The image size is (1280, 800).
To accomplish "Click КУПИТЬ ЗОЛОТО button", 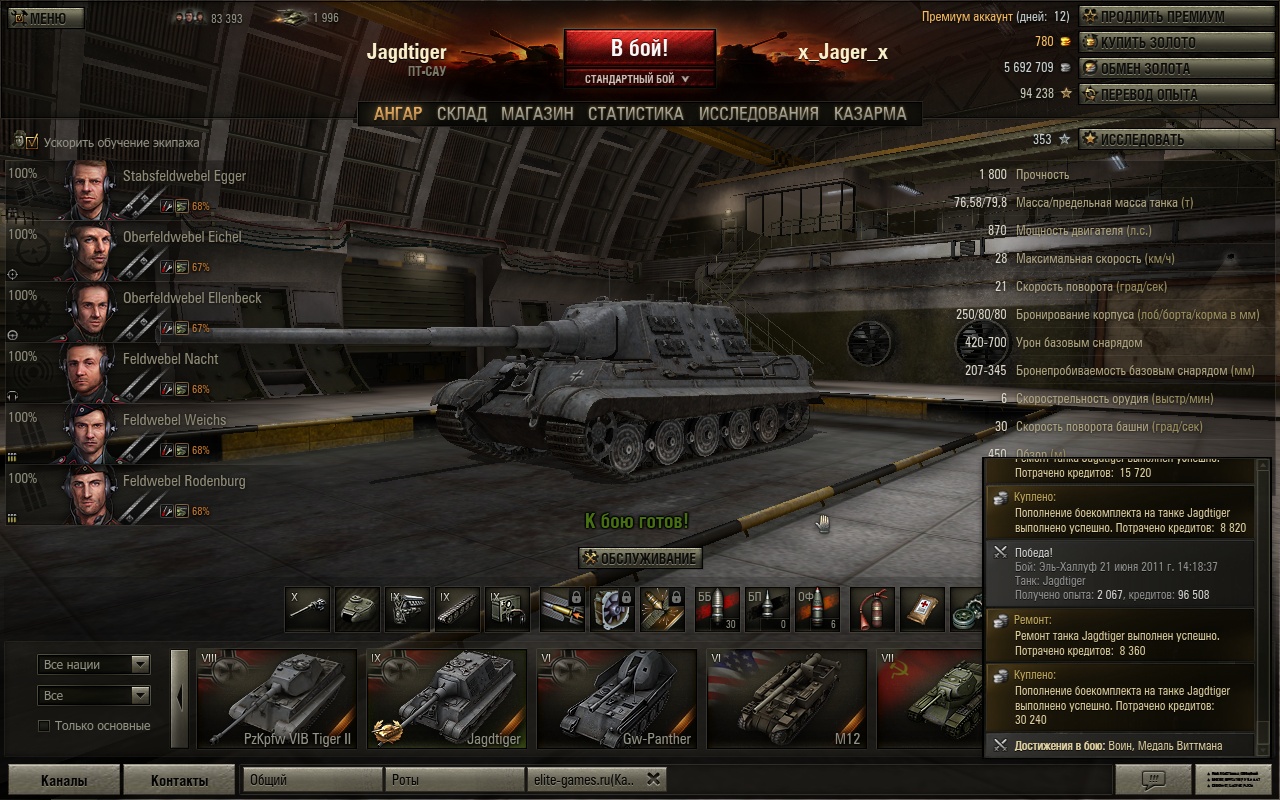I will pos(1165,42).
